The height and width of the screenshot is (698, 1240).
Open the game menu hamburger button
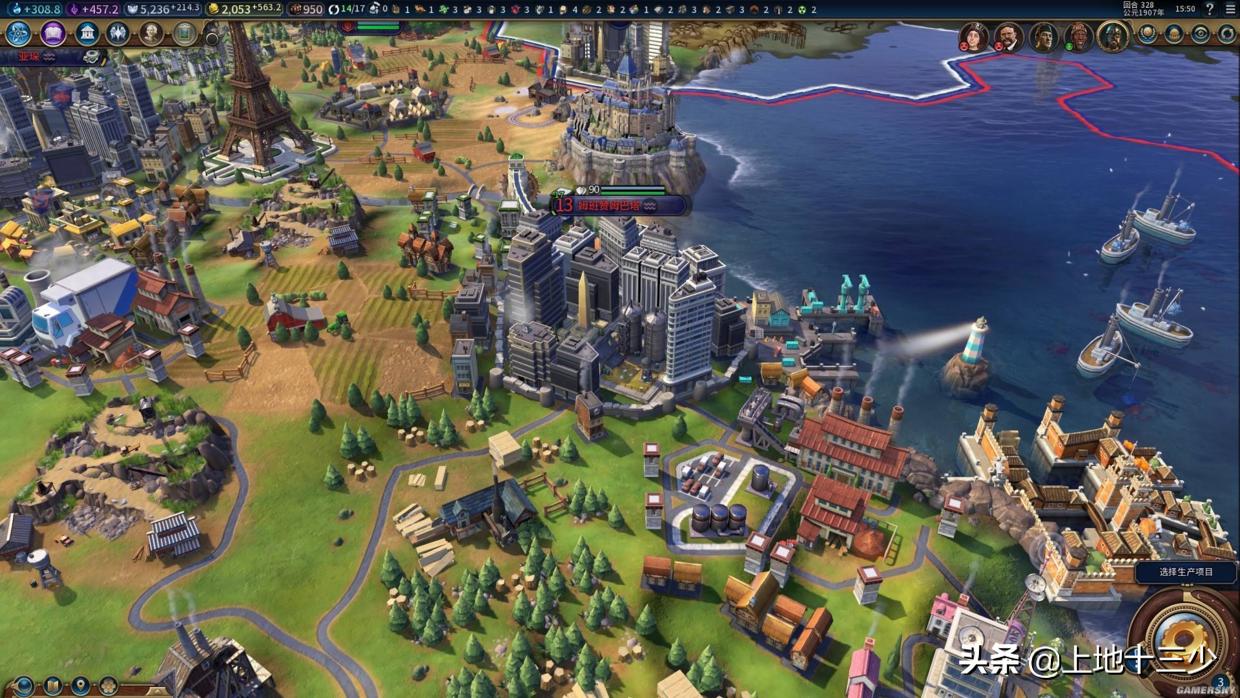coord(1230,9)
